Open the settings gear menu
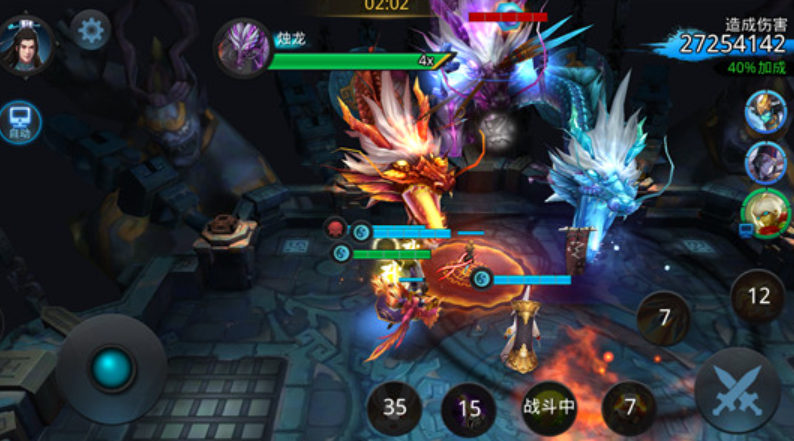The height and width of the screenshot is (441, 794). coord(91,31)
